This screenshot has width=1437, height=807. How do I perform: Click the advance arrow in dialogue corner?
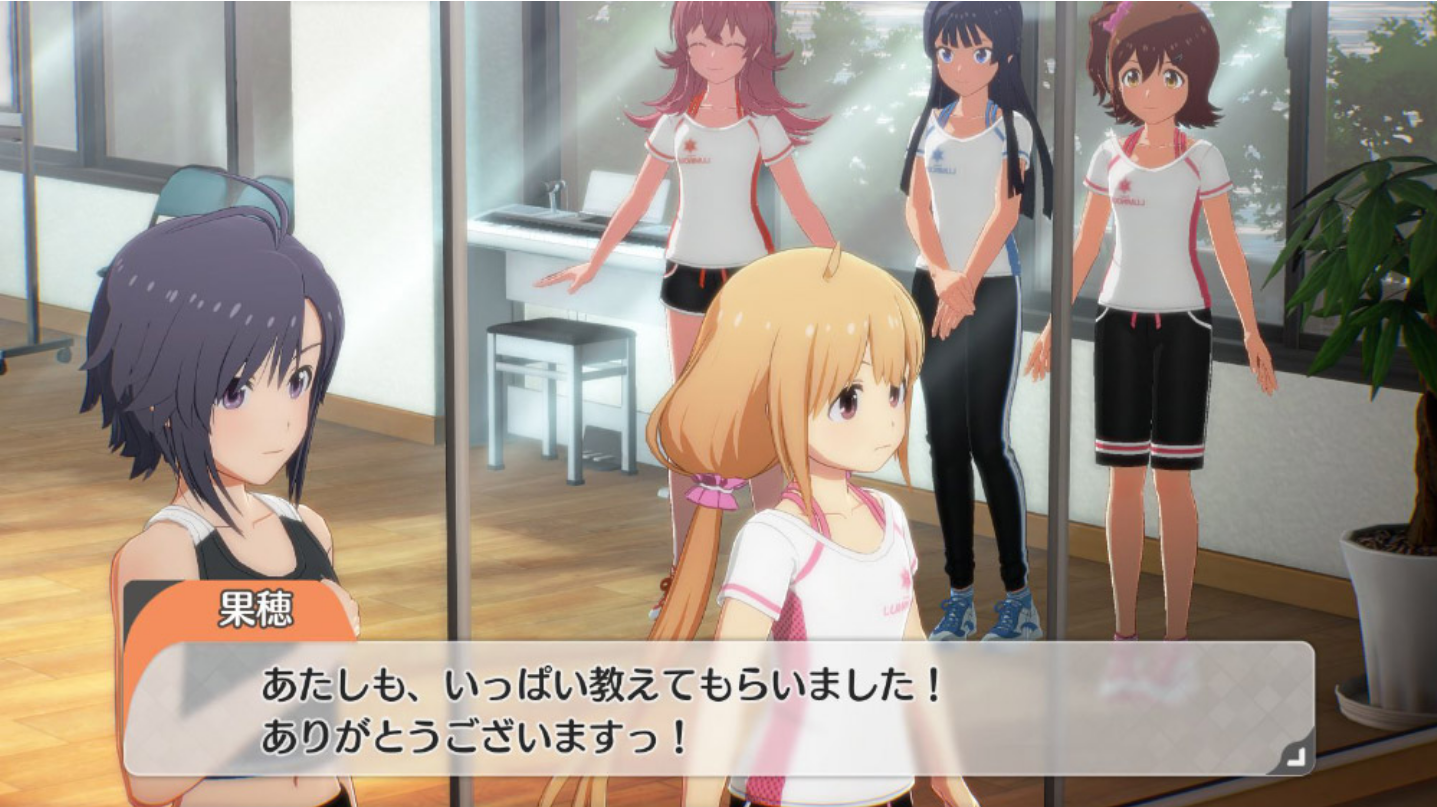click(x=1294, y=759)
